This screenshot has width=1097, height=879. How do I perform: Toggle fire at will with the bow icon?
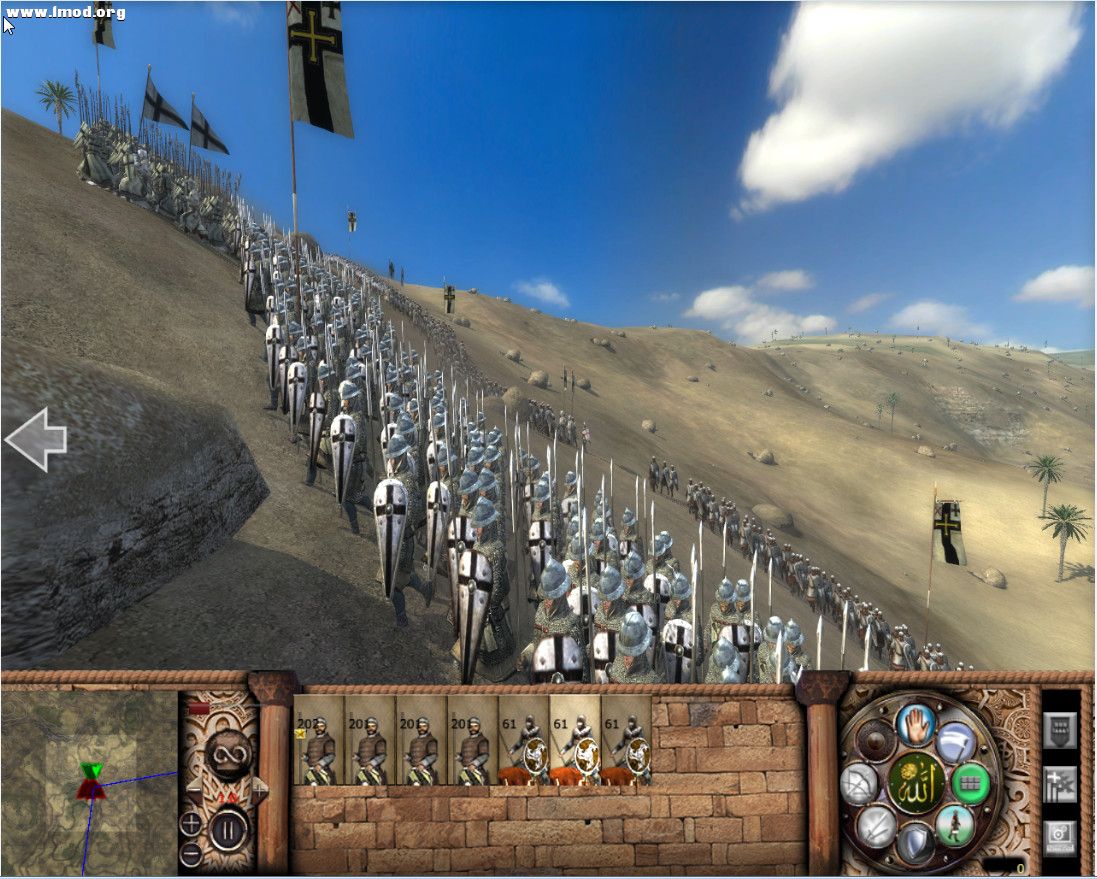859,783
